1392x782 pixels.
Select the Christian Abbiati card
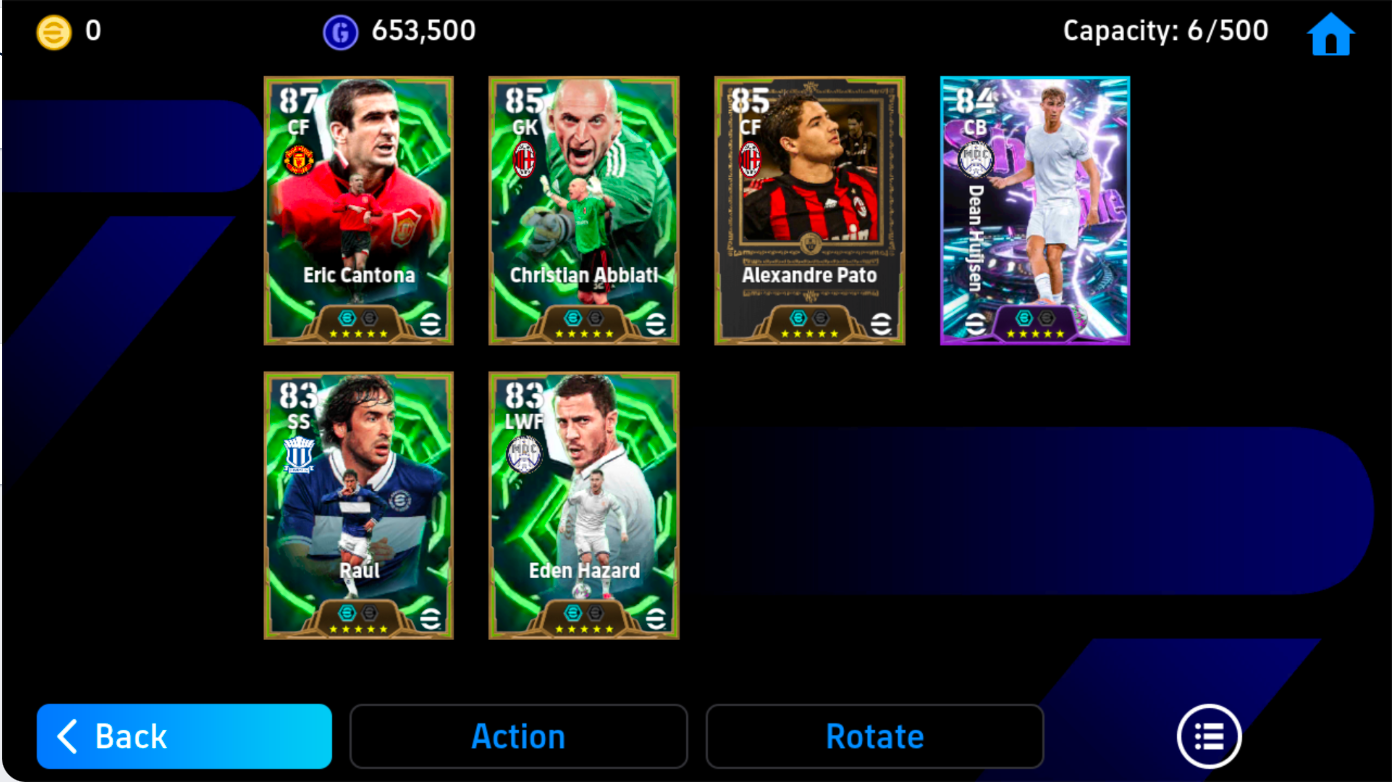(x=583, y=210)
